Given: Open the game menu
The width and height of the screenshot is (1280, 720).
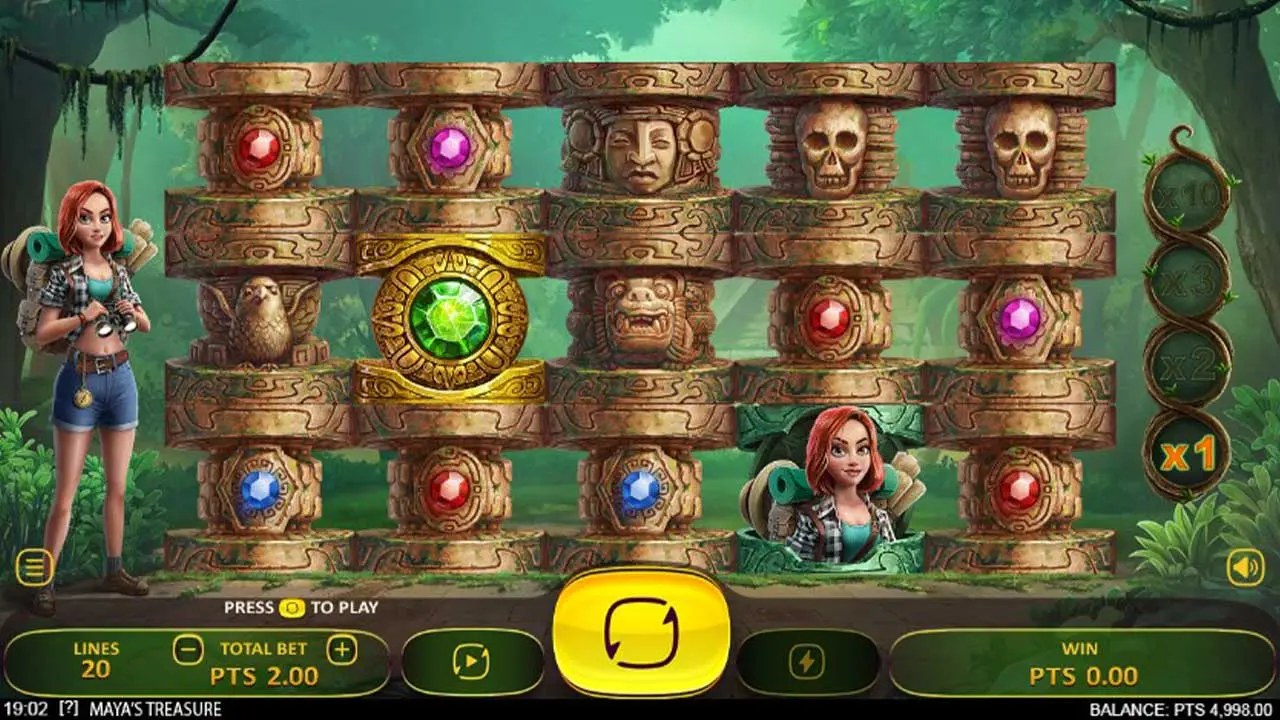Looking at the screenshot, I should pos(37,566).
